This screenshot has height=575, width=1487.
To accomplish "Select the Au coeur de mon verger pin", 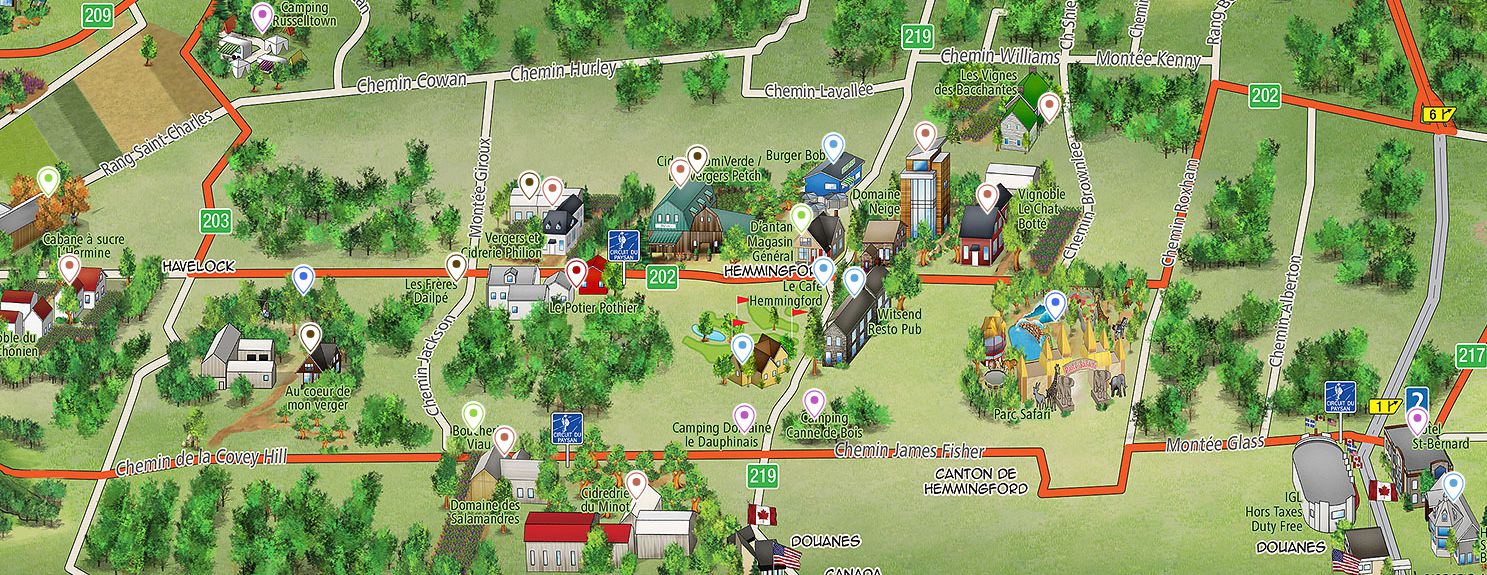I will coord(311,337).
